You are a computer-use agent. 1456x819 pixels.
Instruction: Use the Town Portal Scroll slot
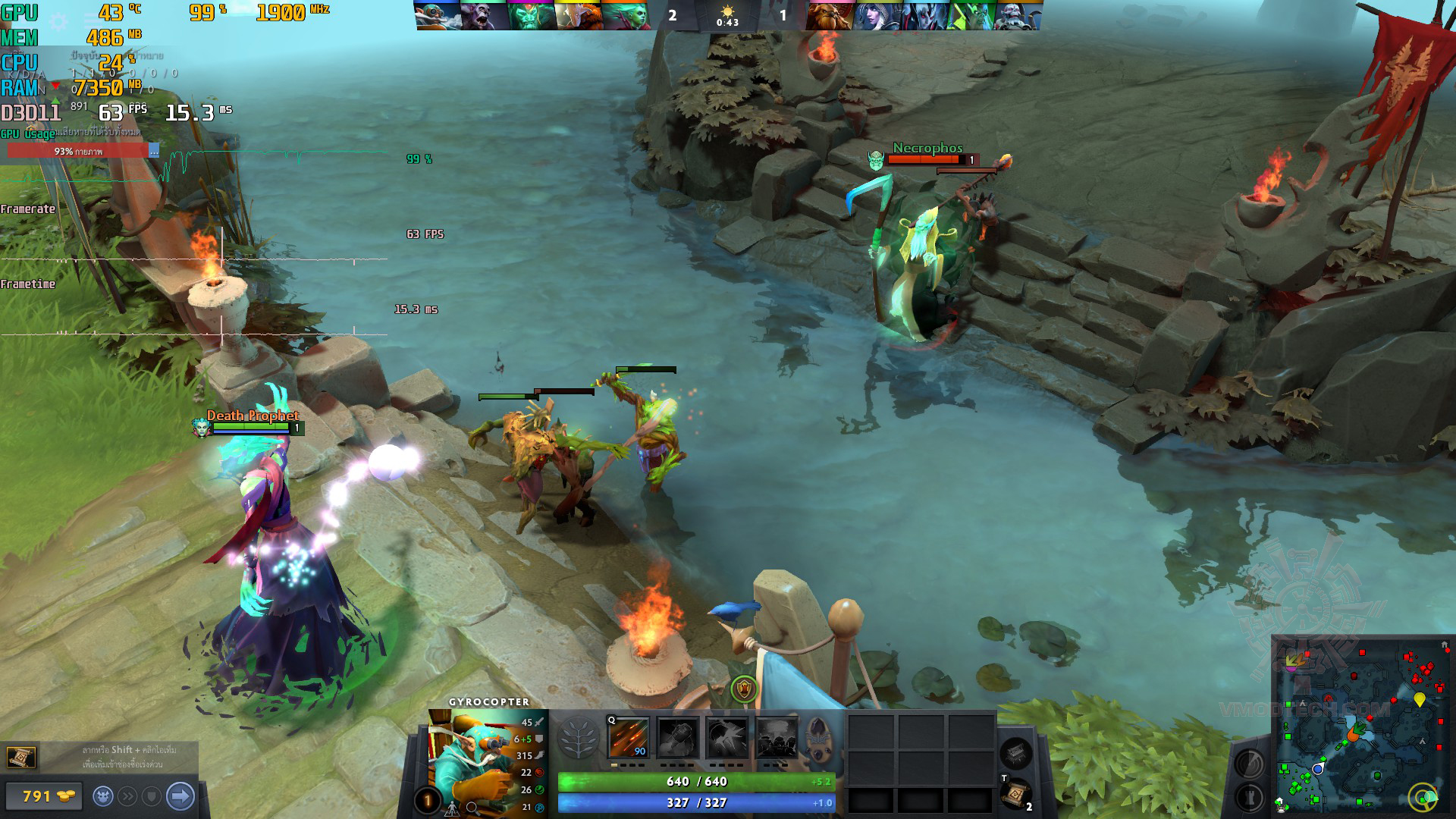(1015, 794)
